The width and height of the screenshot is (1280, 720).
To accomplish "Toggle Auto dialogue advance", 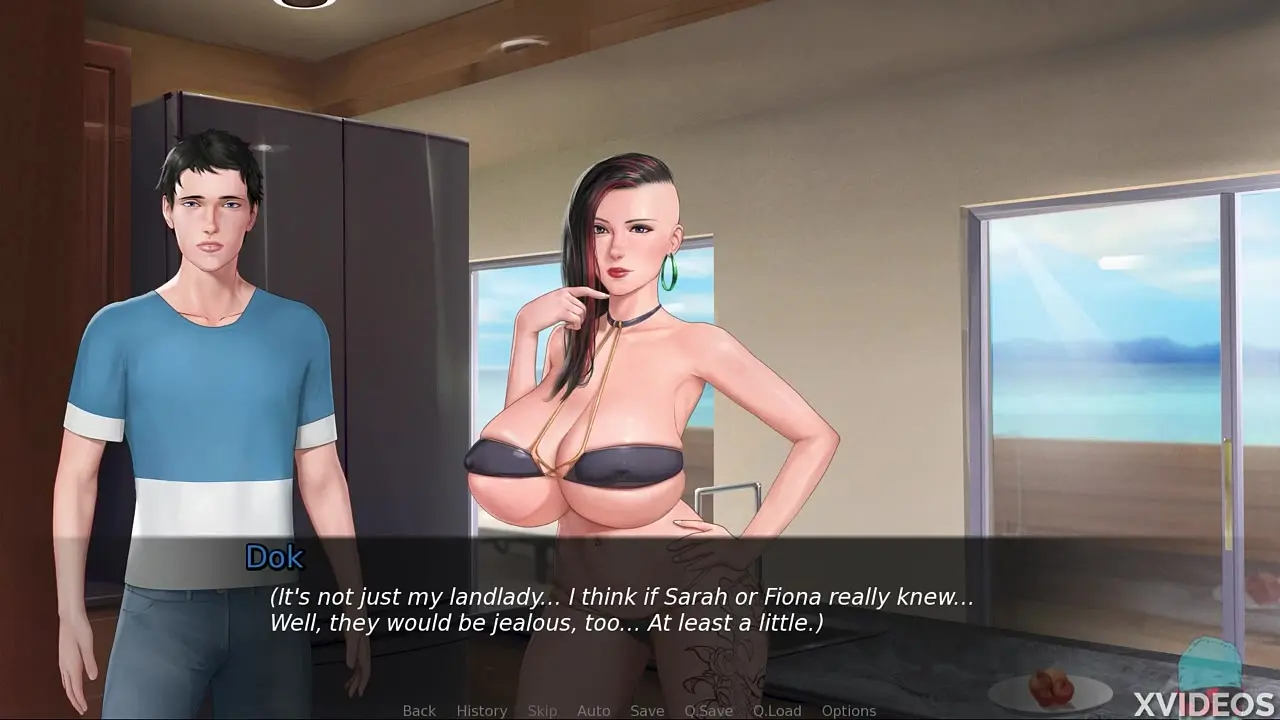I will pos(593,710).
